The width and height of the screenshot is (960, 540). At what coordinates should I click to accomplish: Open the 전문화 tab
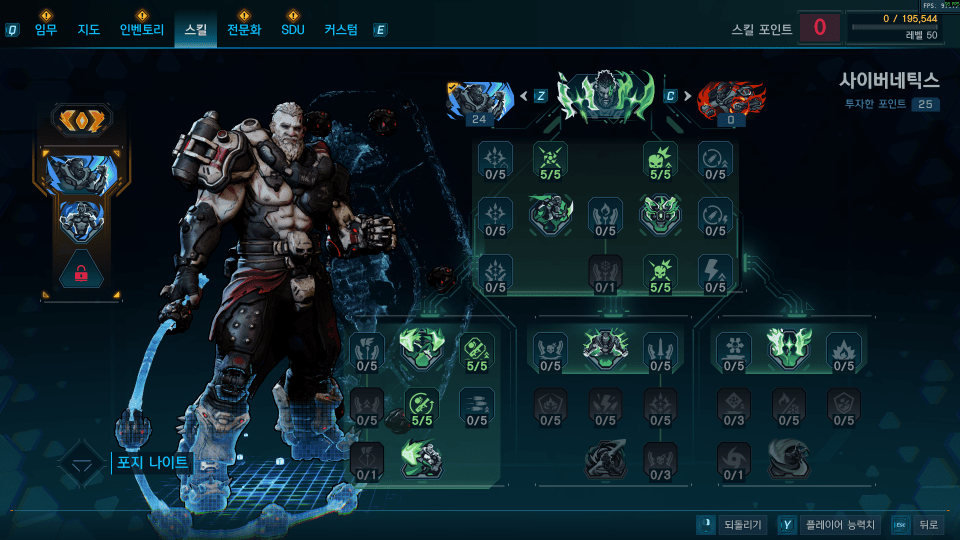click(x=244, y=30)
